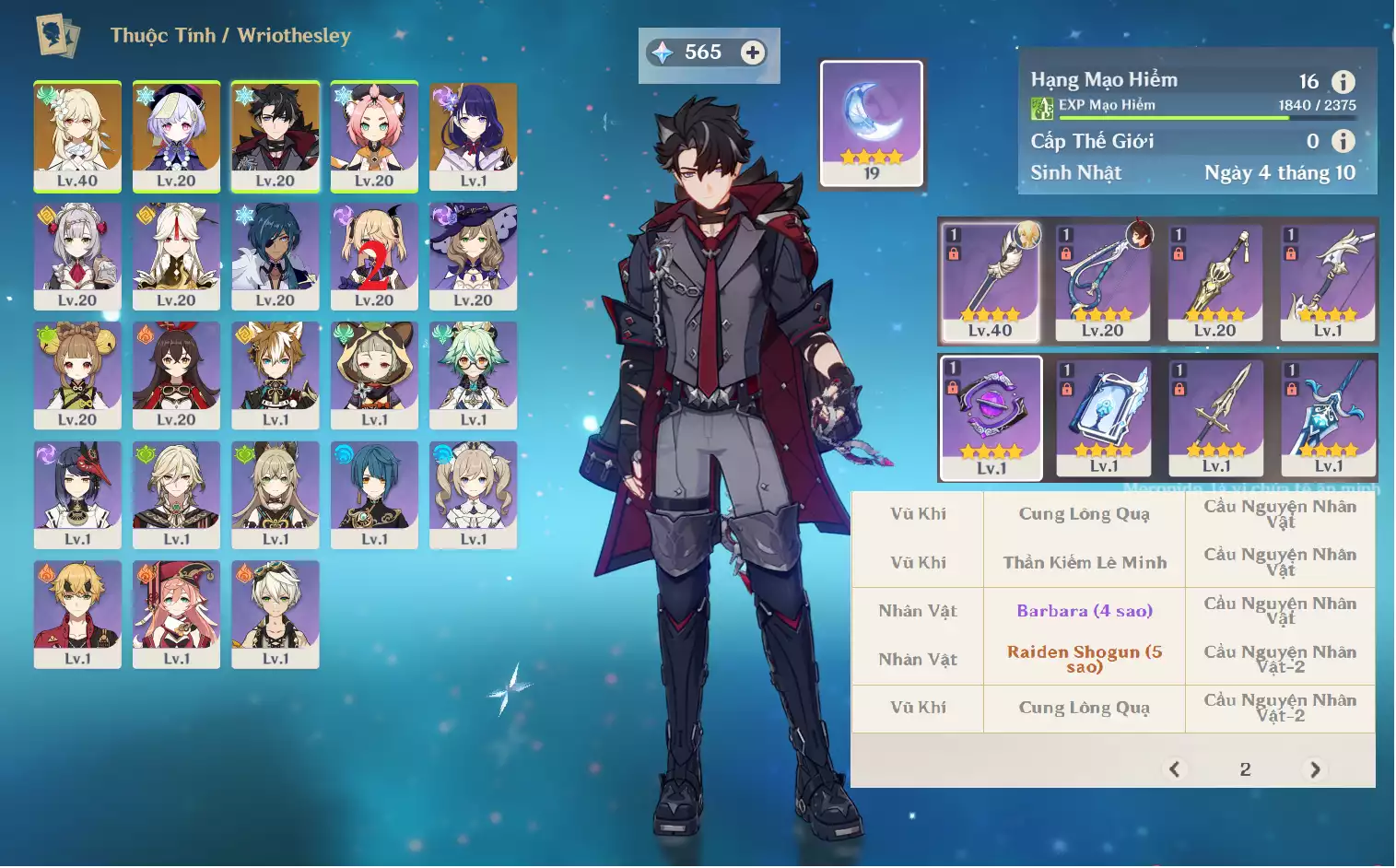
Task: Select Raiden Shogun's character portrait
Action: tap(473, 135)
